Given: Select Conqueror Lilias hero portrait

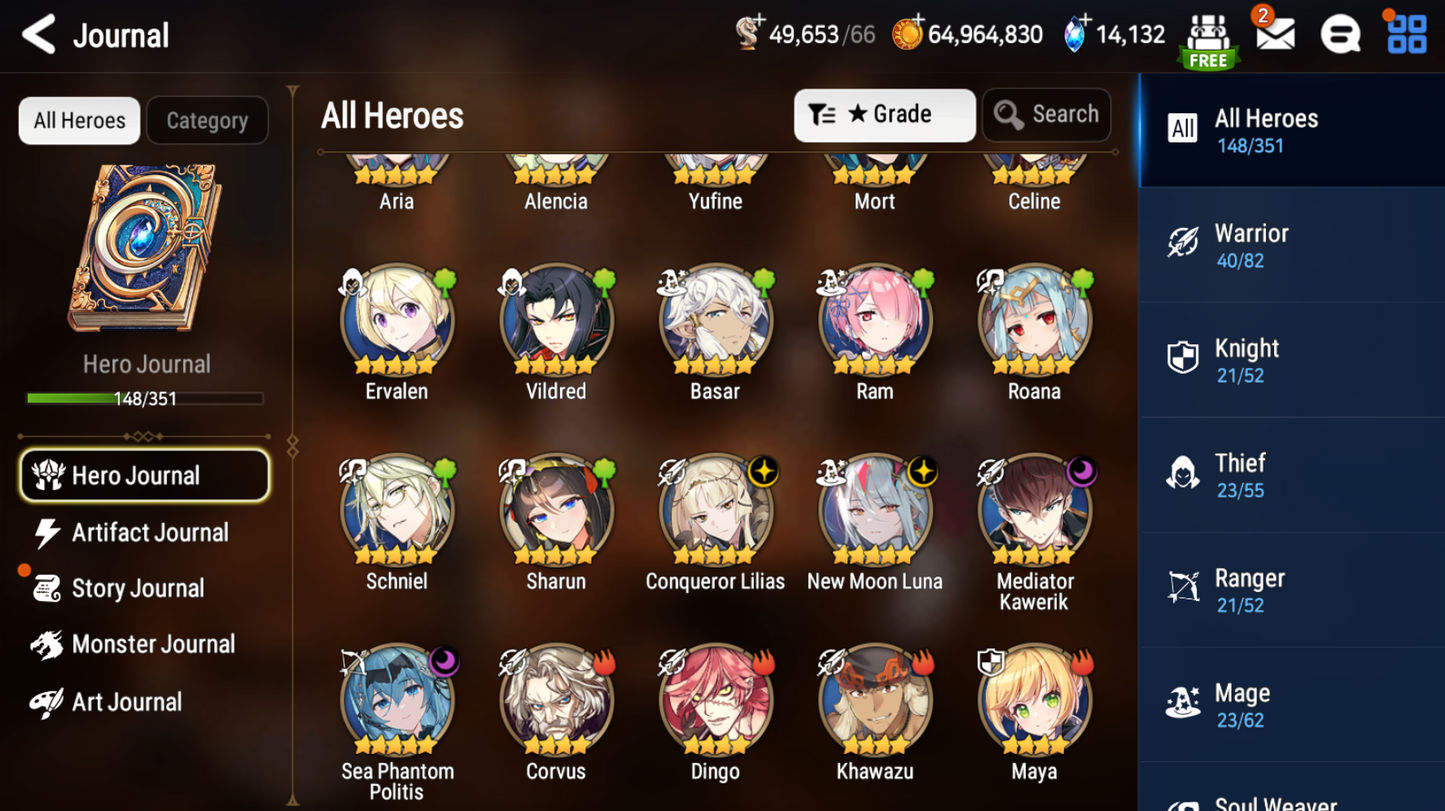Looking at the screenshot, I should pyautogui.click(x=715, y=511).
